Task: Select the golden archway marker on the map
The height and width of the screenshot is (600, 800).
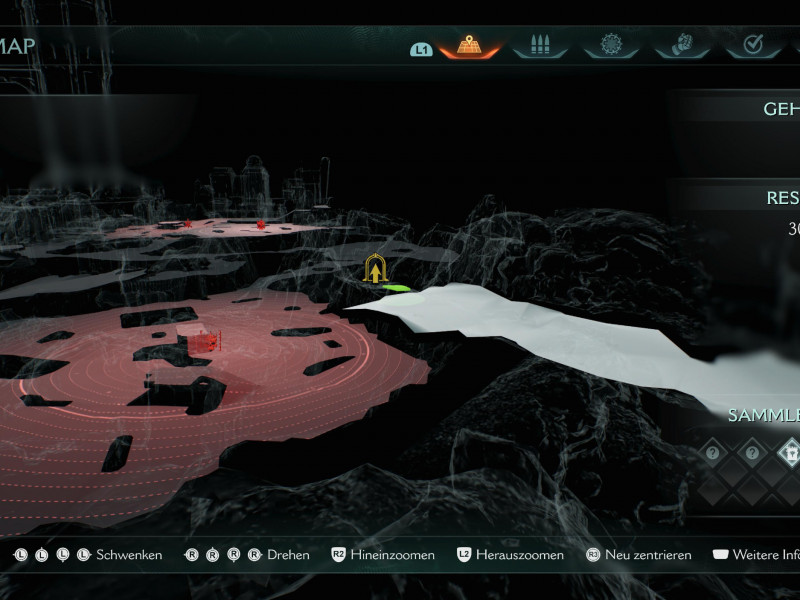Action: pos(376,269)
